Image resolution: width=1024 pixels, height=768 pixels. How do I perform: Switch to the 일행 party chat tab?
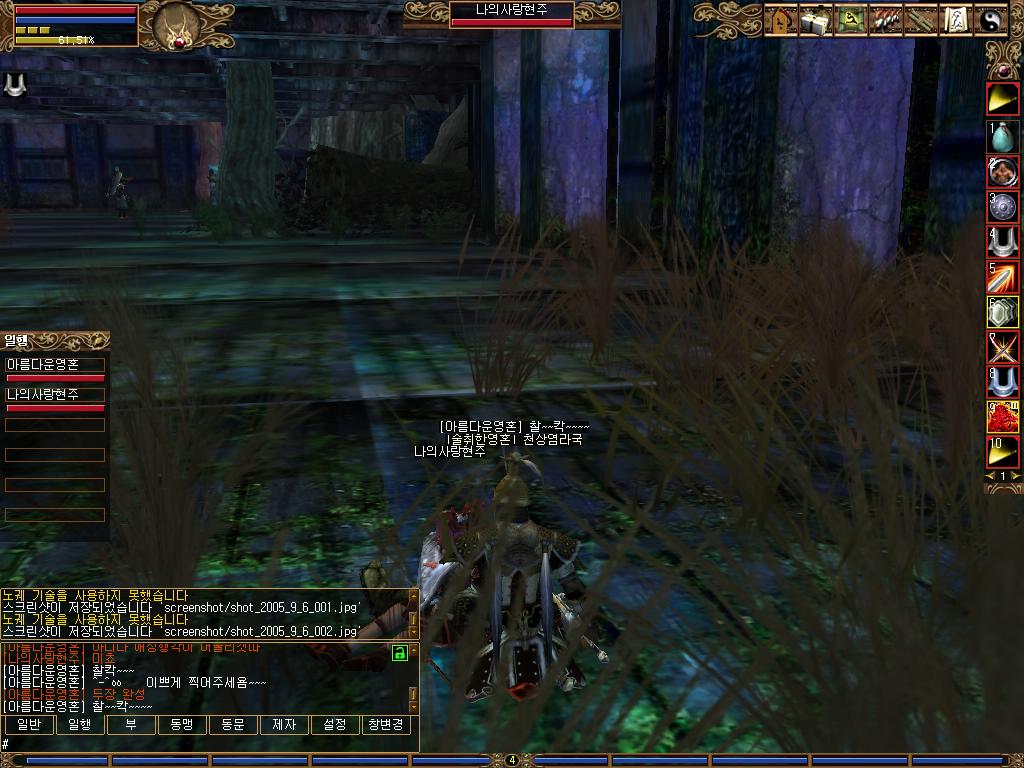(x=80, y=724)
